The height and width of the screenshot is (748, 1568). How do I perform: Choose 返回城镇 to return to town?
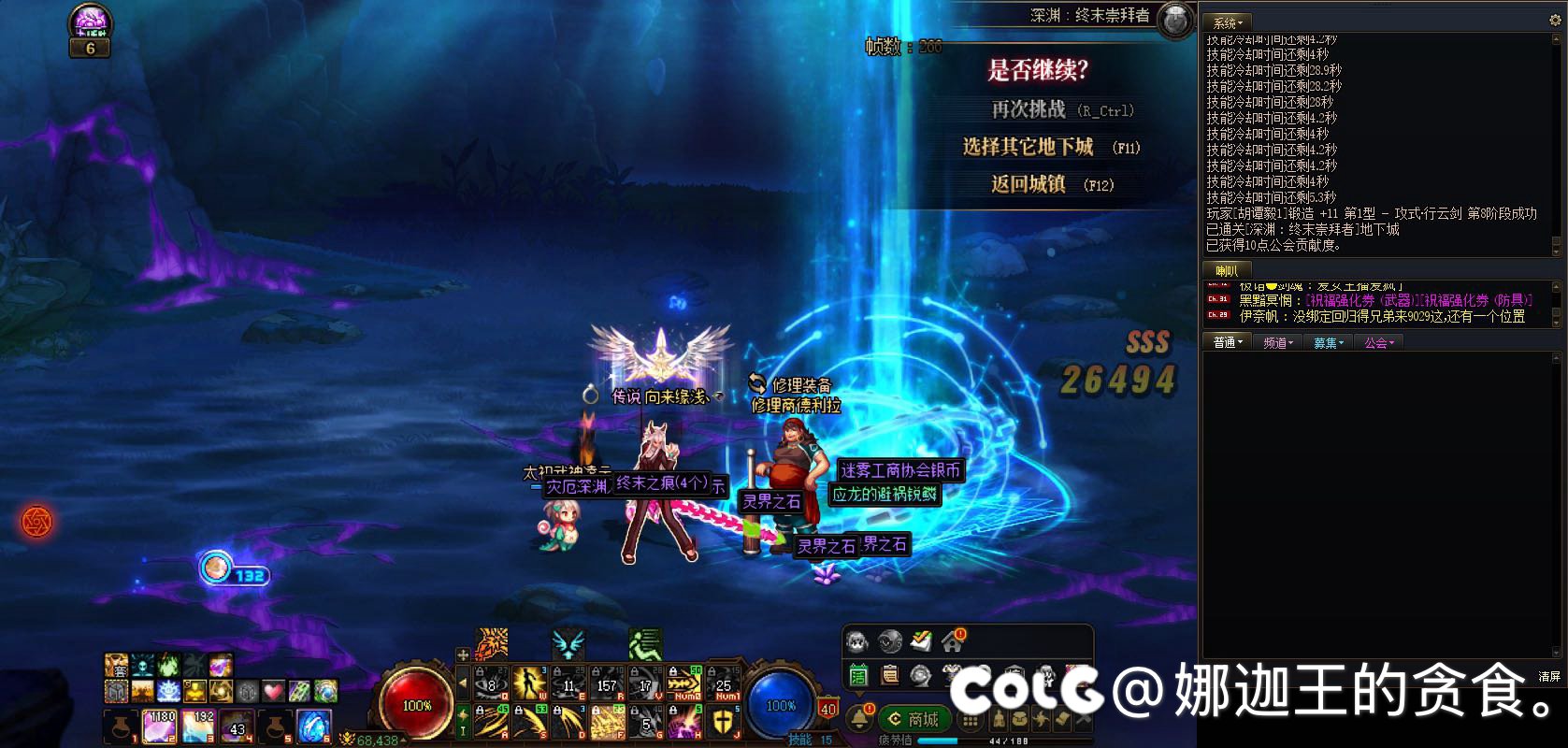(x=1029, y=184)
